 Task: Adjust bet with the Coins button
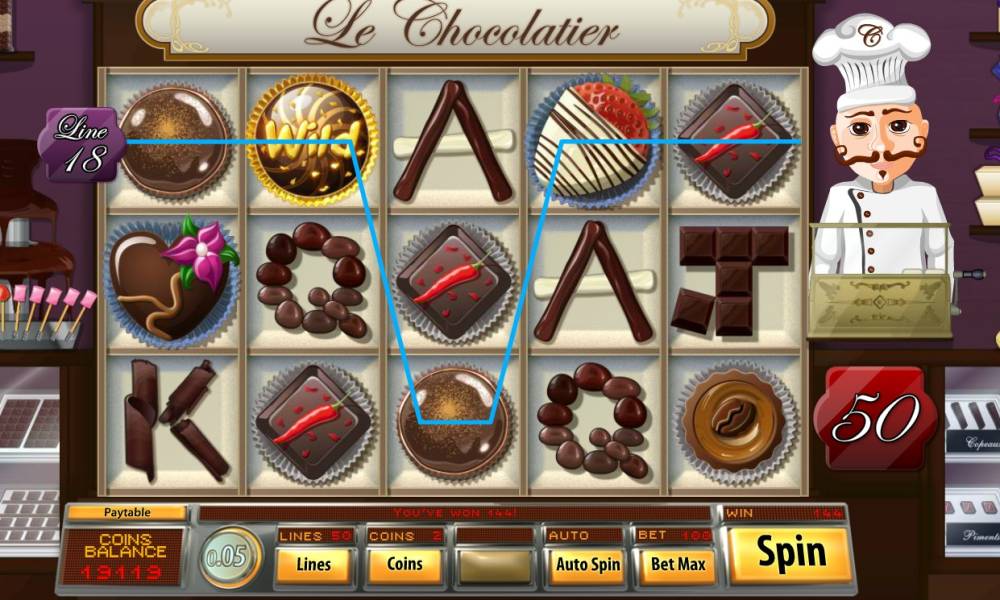point(405,565)
